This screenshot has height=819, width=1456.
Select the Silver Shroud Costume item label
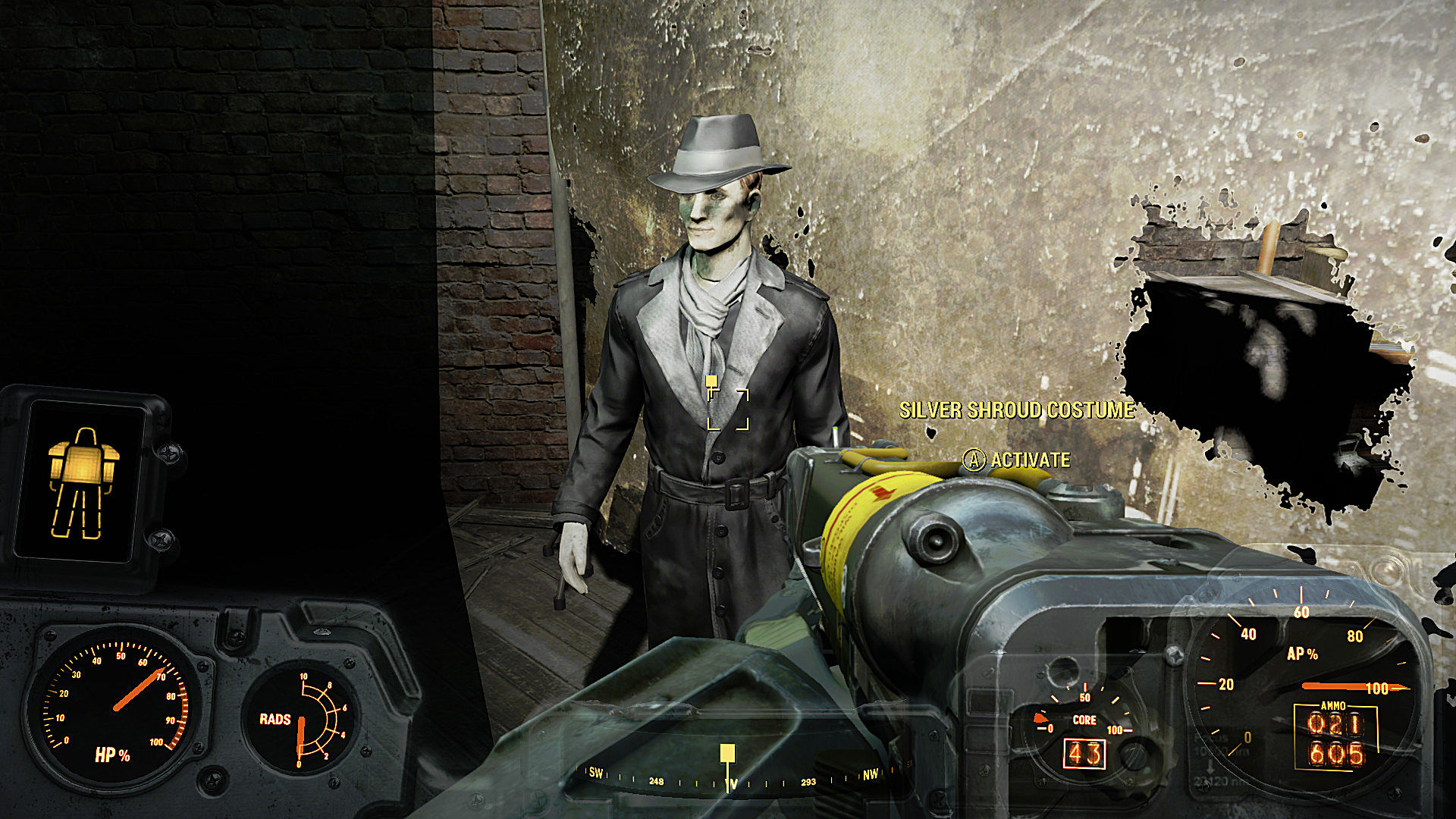(1016, 410)
